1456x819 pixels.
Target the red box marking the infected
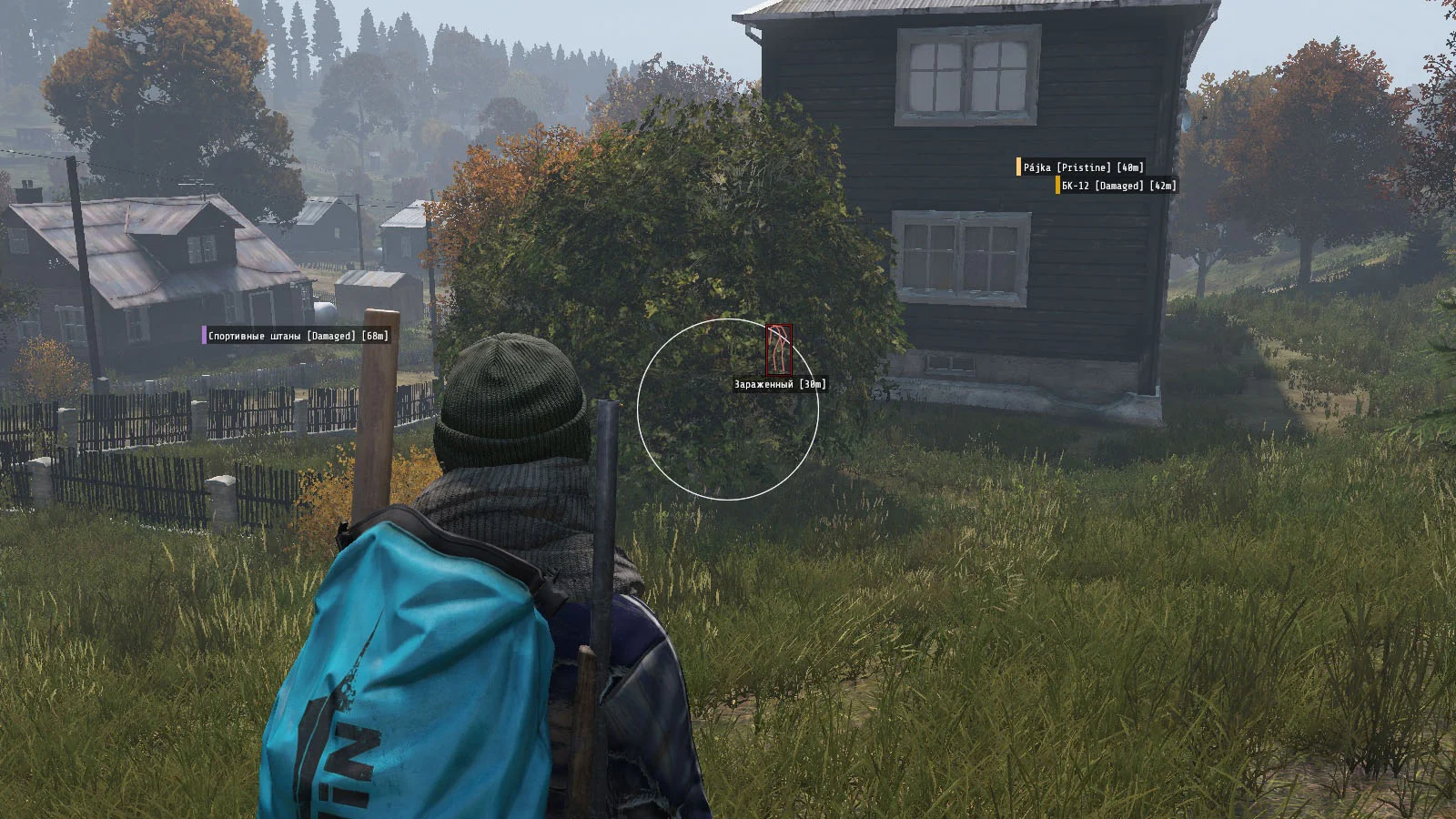778,349
